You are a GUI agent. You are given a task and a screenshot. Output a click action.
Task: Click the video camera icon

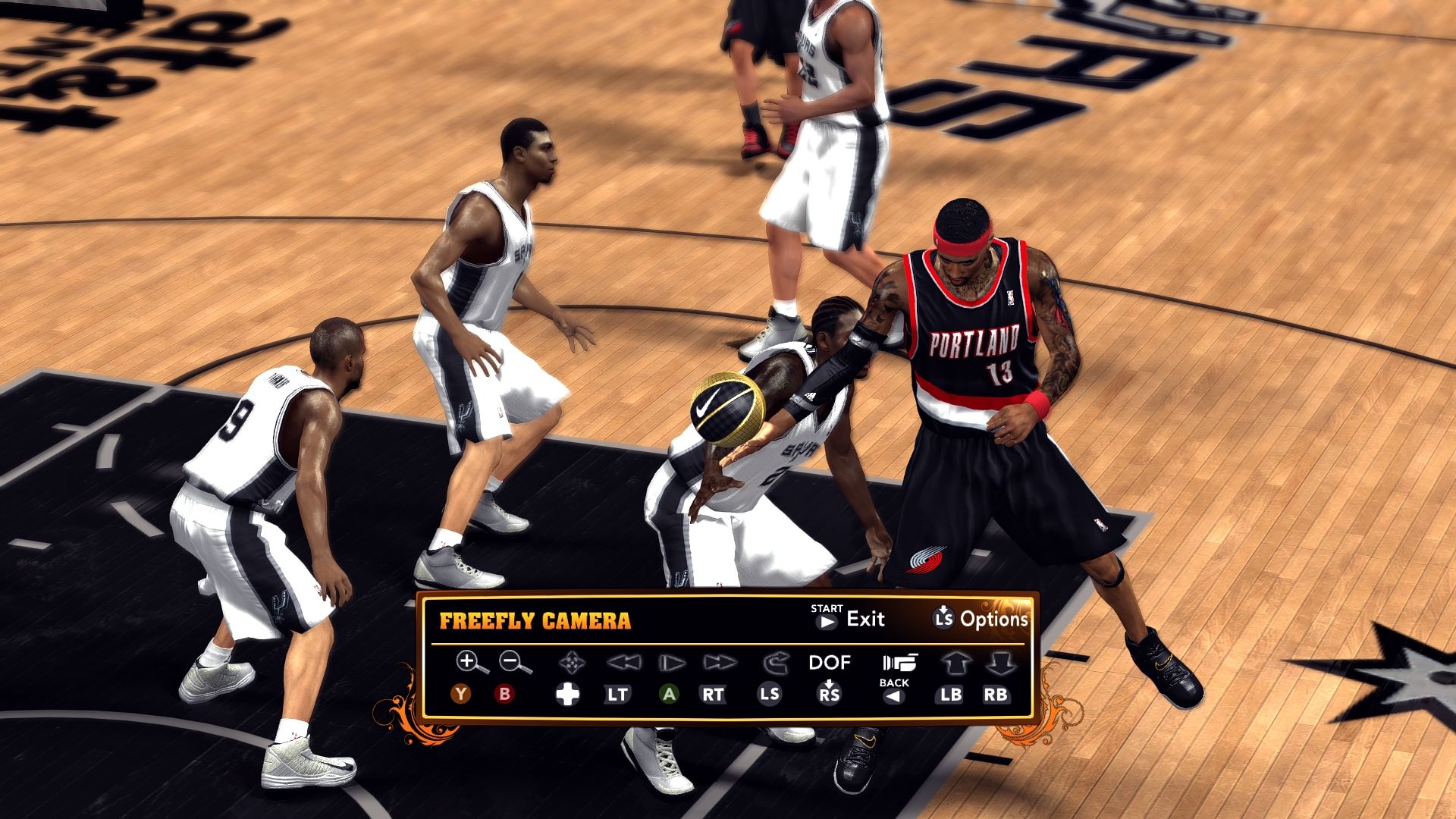(x=899, y=662)
